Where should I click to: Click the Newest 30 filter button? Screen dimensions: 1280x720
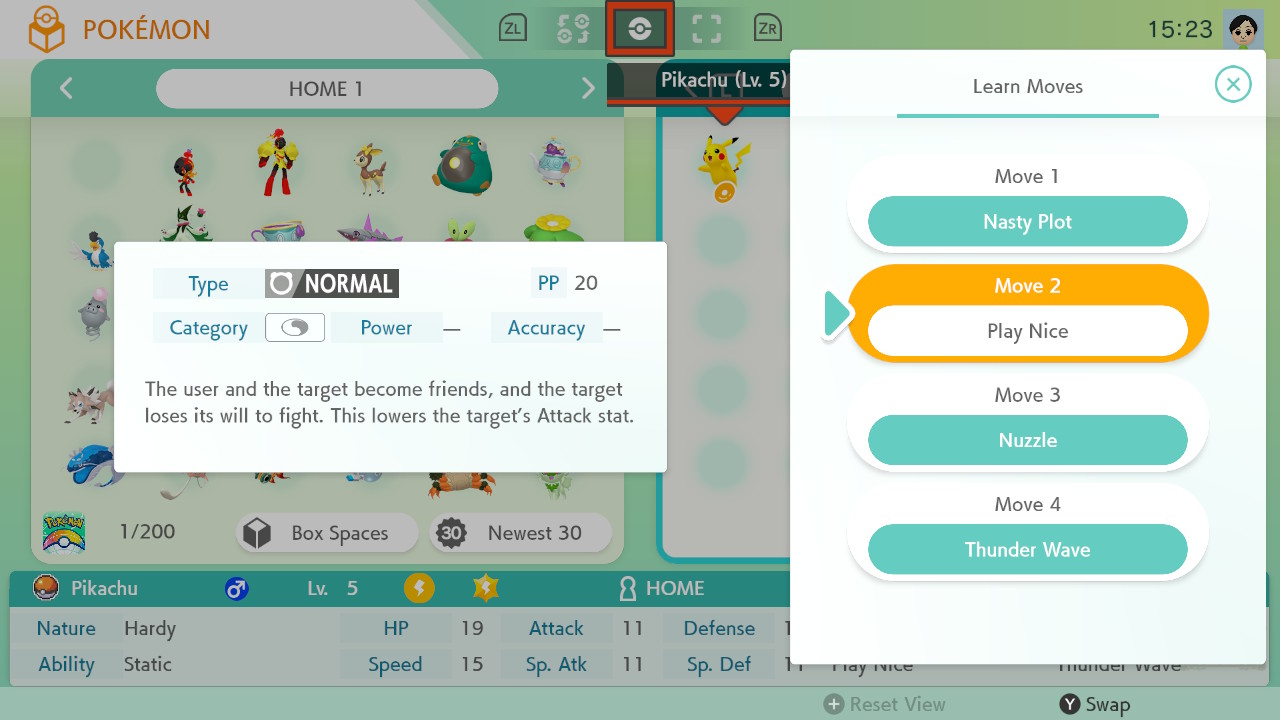pos(520,533)
